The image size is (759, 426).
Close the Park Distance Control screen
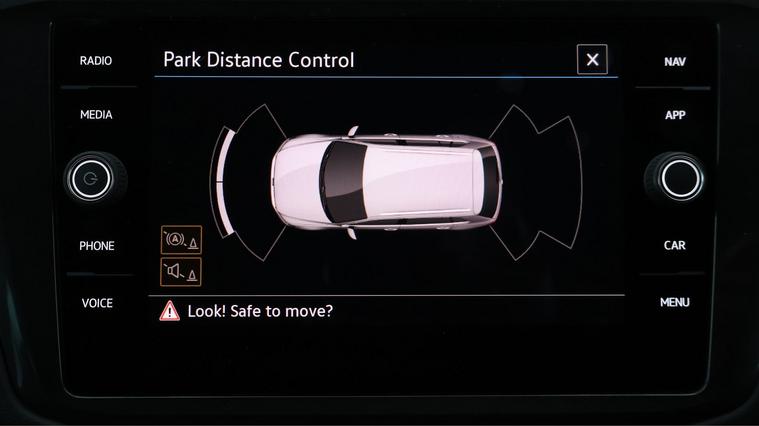pos(592,60)
